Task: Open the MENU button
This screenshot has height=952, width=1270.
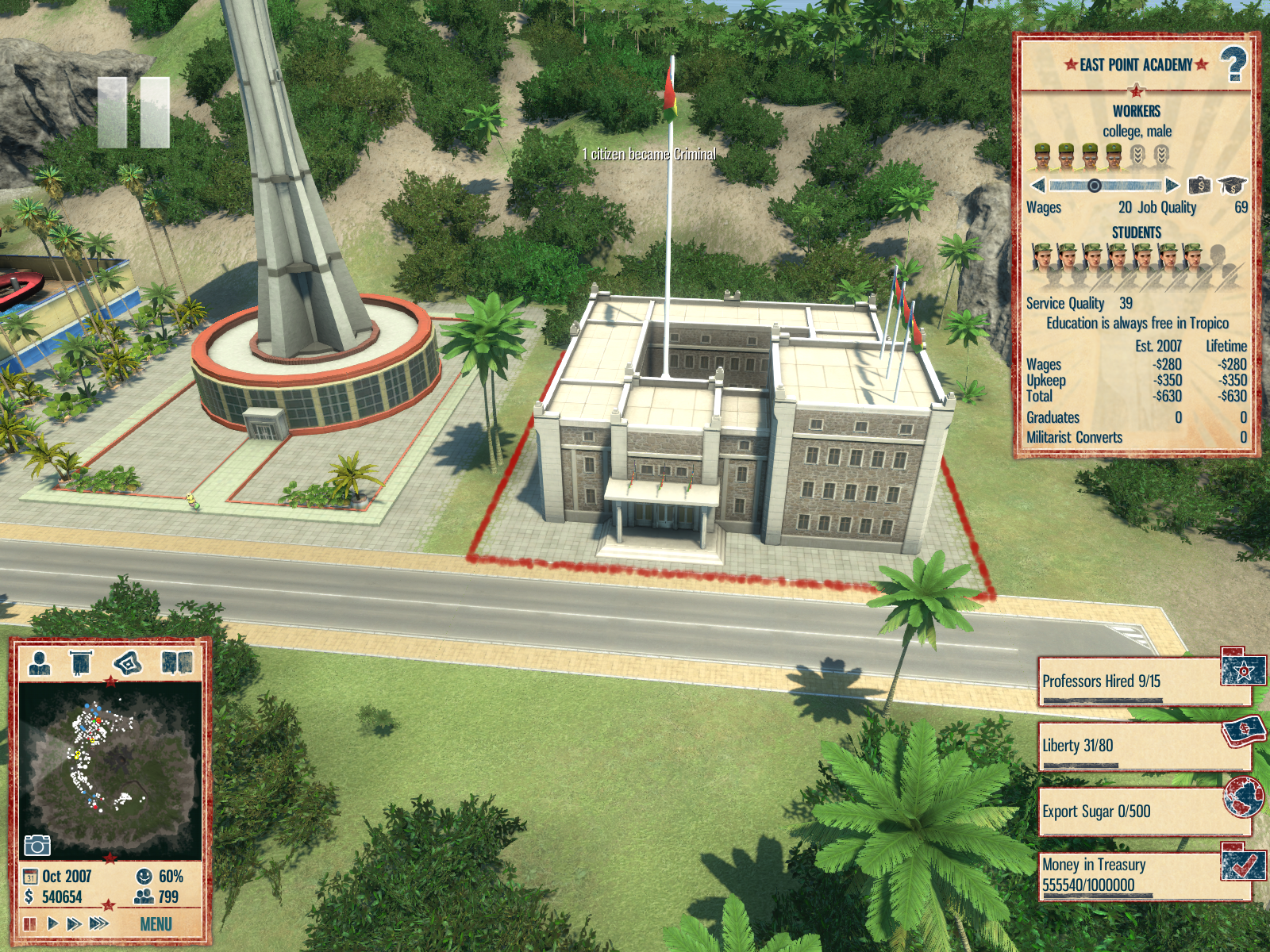Action: click(x=156, y=924)
